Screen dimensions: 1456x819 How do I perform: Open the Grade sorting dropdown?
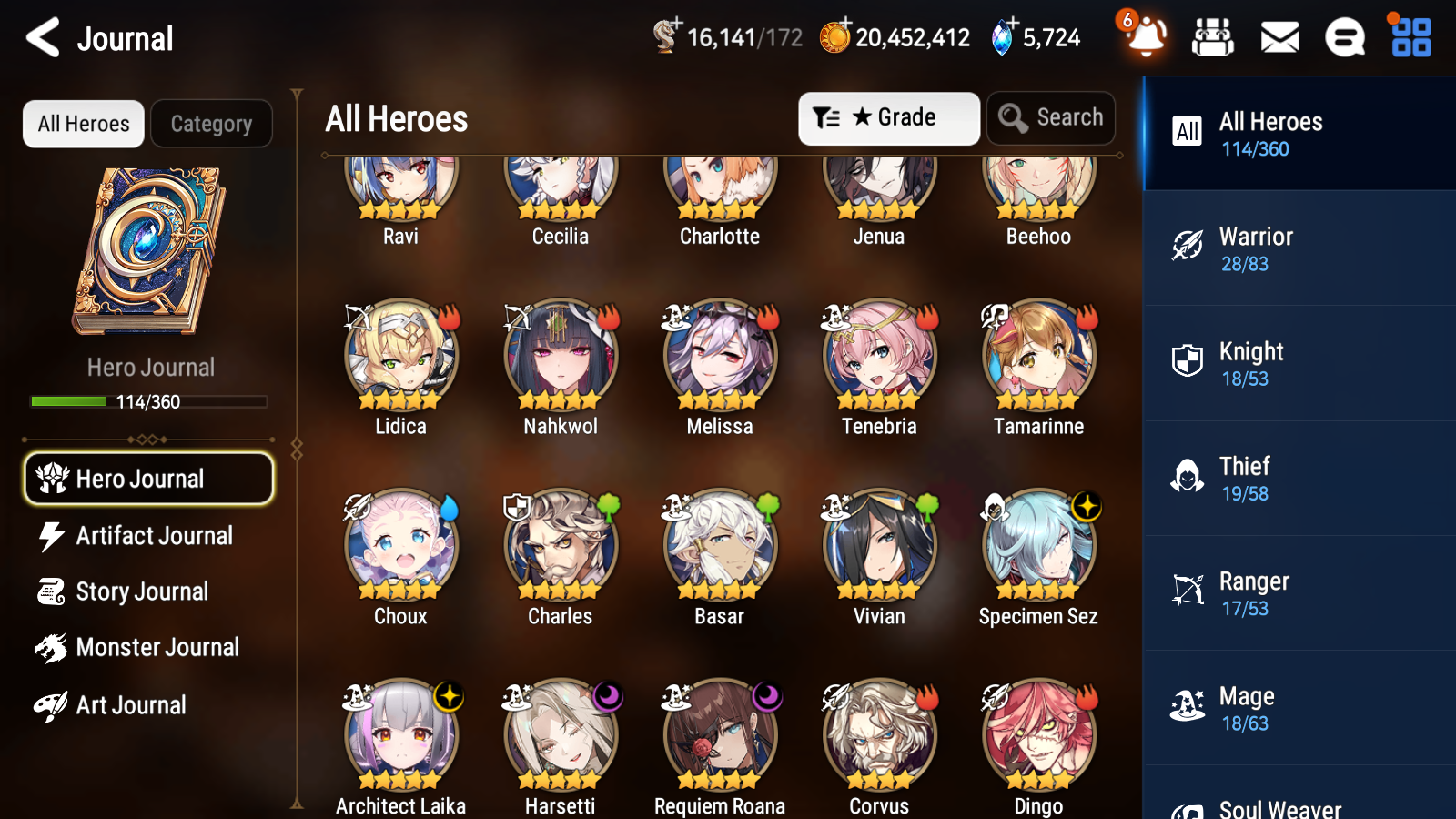pos(888,117)
